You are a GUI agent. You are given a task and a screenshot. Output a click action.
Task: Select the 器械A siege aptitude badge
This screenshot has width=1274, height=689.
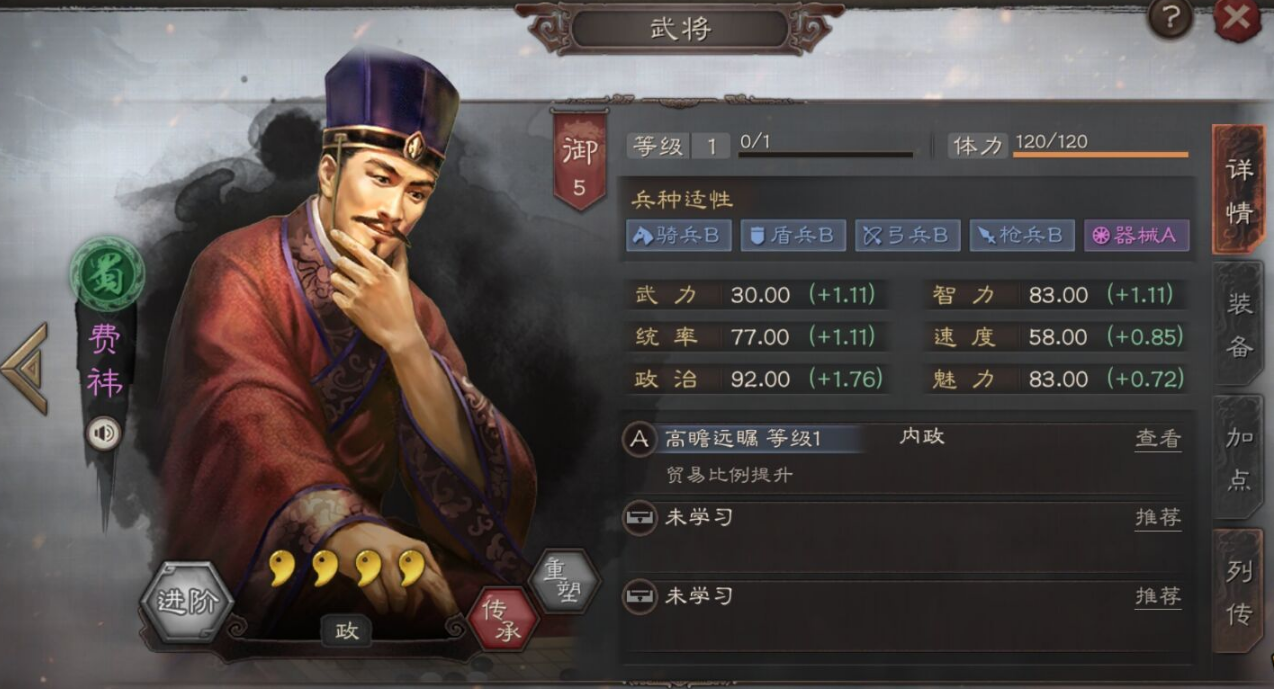(x=1137, y=236)
